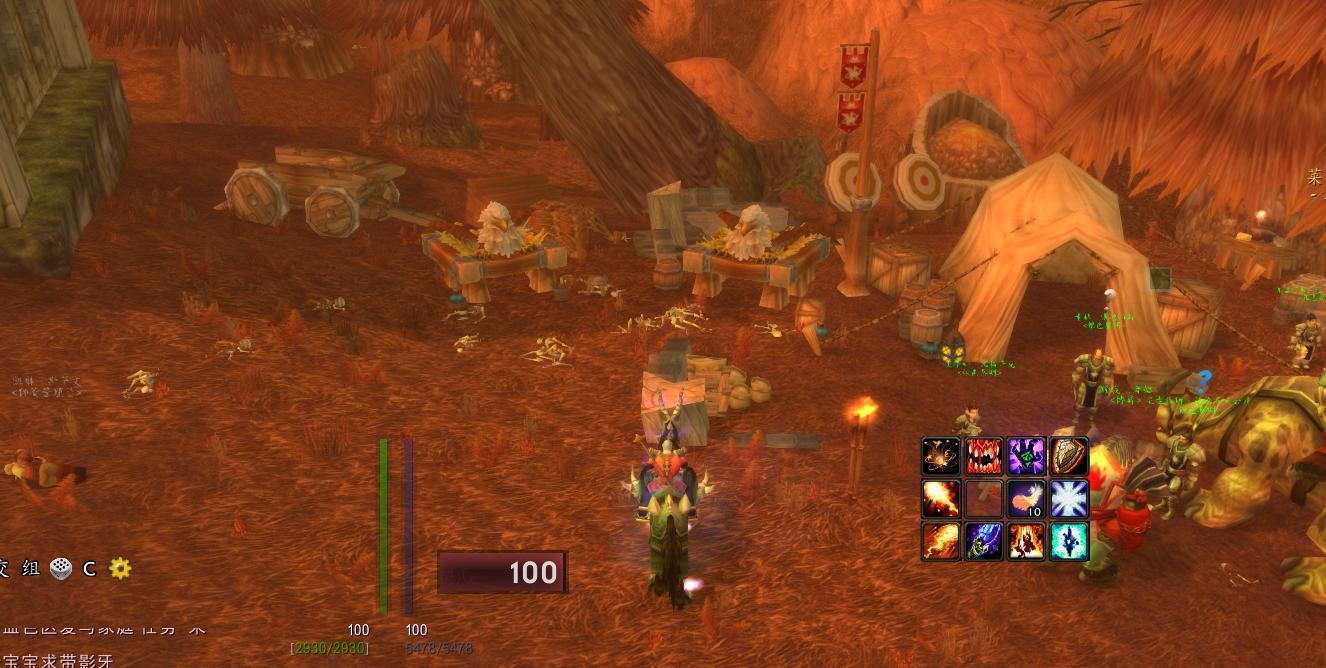Activate the golden swirling sparkles spell

tap(941, 456)
